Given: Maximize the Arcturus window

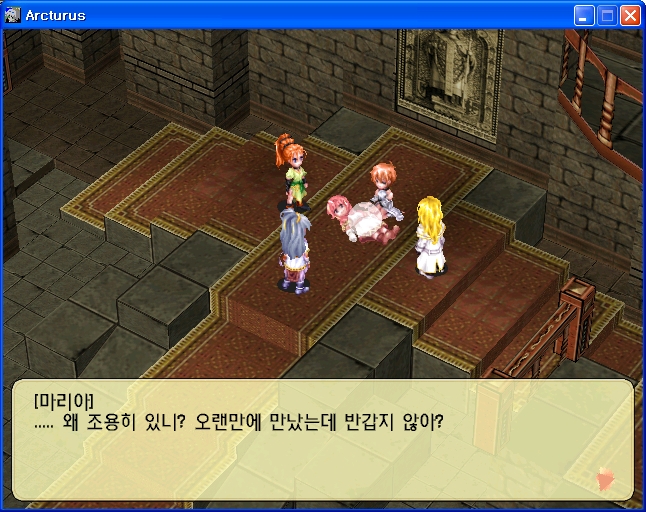Looking at the screenshot, I should click(x=607, y=15).
